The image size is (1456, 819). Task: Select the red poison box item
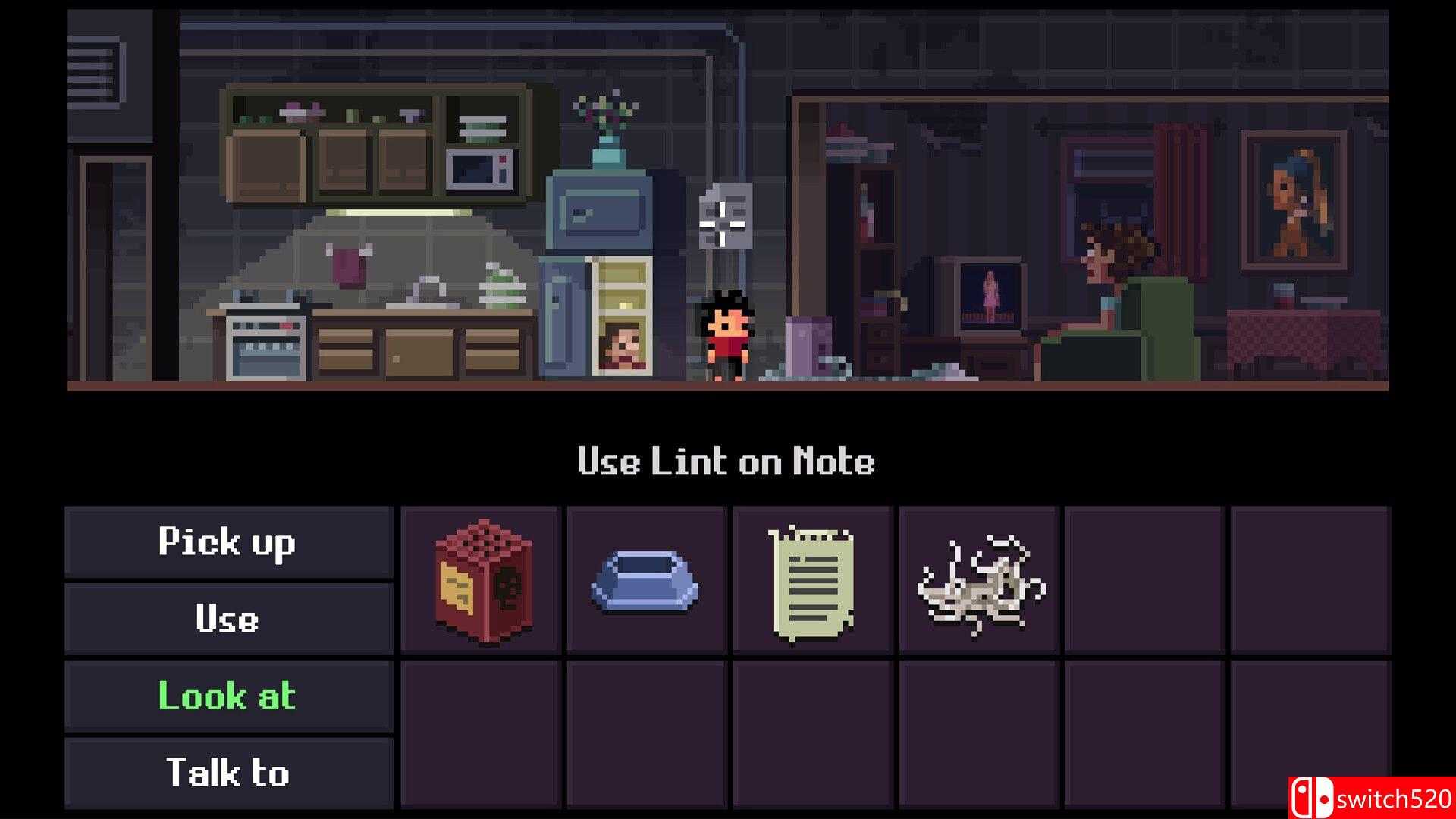pos(482,580)
